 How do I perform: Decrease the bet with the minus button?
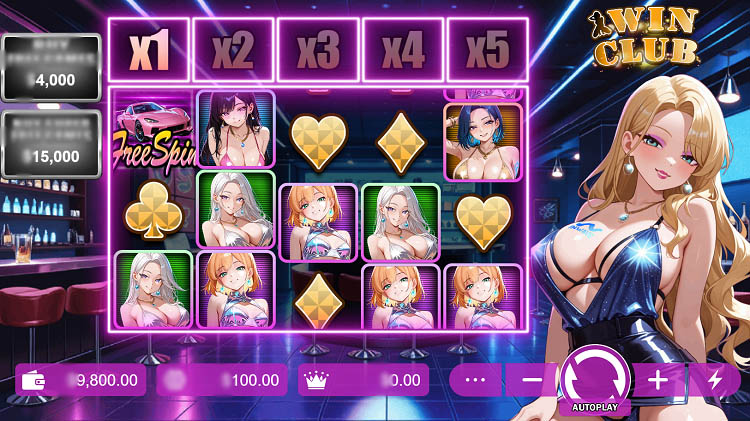(532, 380)
